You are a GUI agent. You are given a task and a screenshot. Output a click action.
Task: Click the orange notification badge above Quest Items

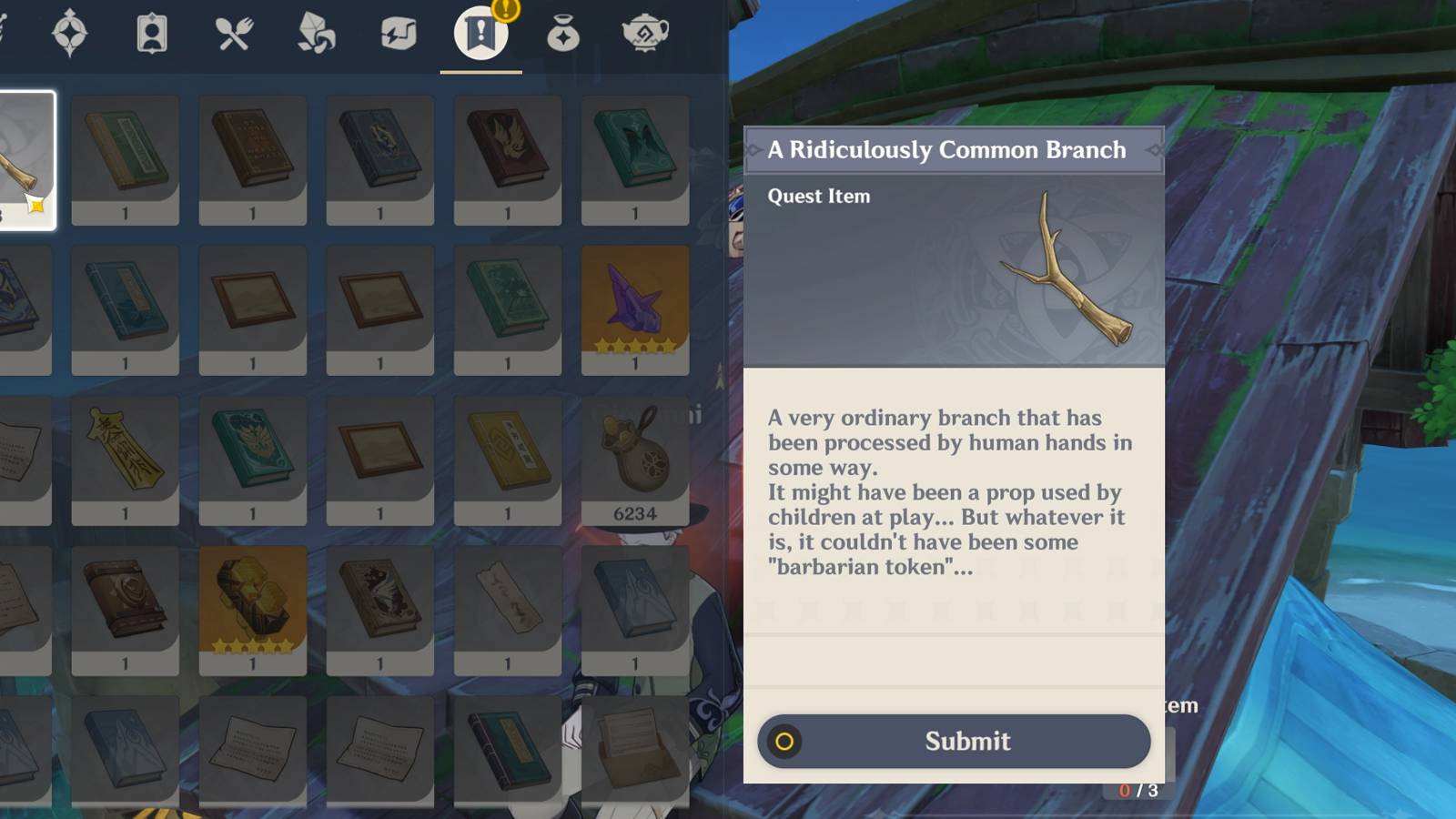click(x=507, y=13)
